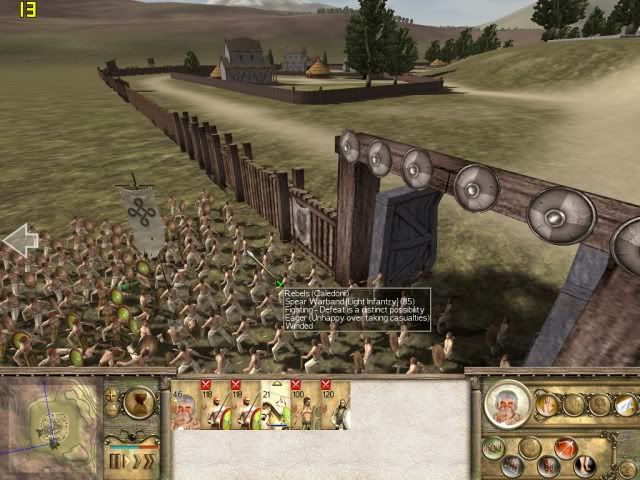Screen dimensions: 640x480
Task: Open the hourglass battle timer button
Action: (138, 403)
